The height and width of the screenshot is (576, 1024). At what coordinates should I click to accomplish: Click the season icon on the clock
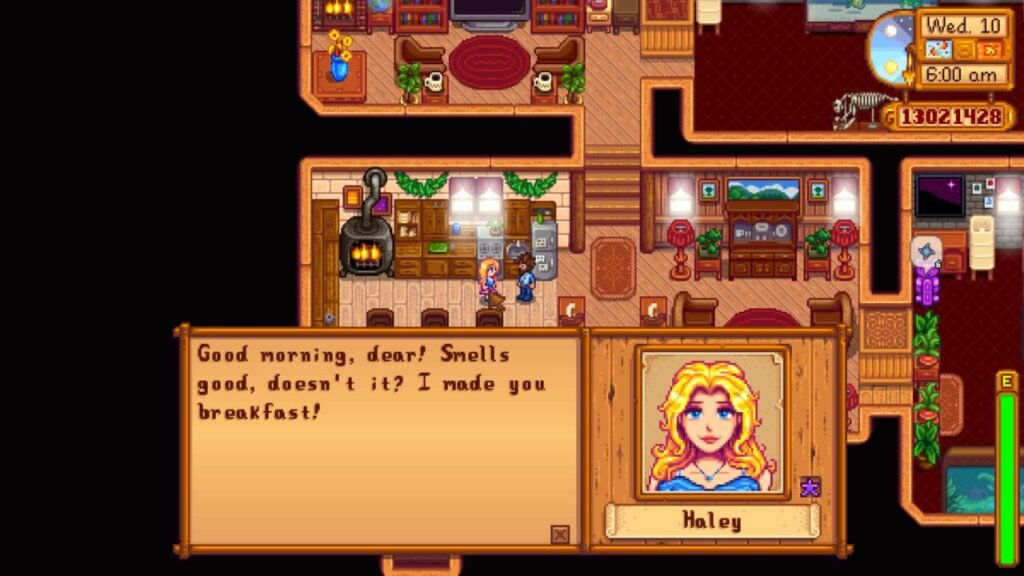(x=988, y=49)
